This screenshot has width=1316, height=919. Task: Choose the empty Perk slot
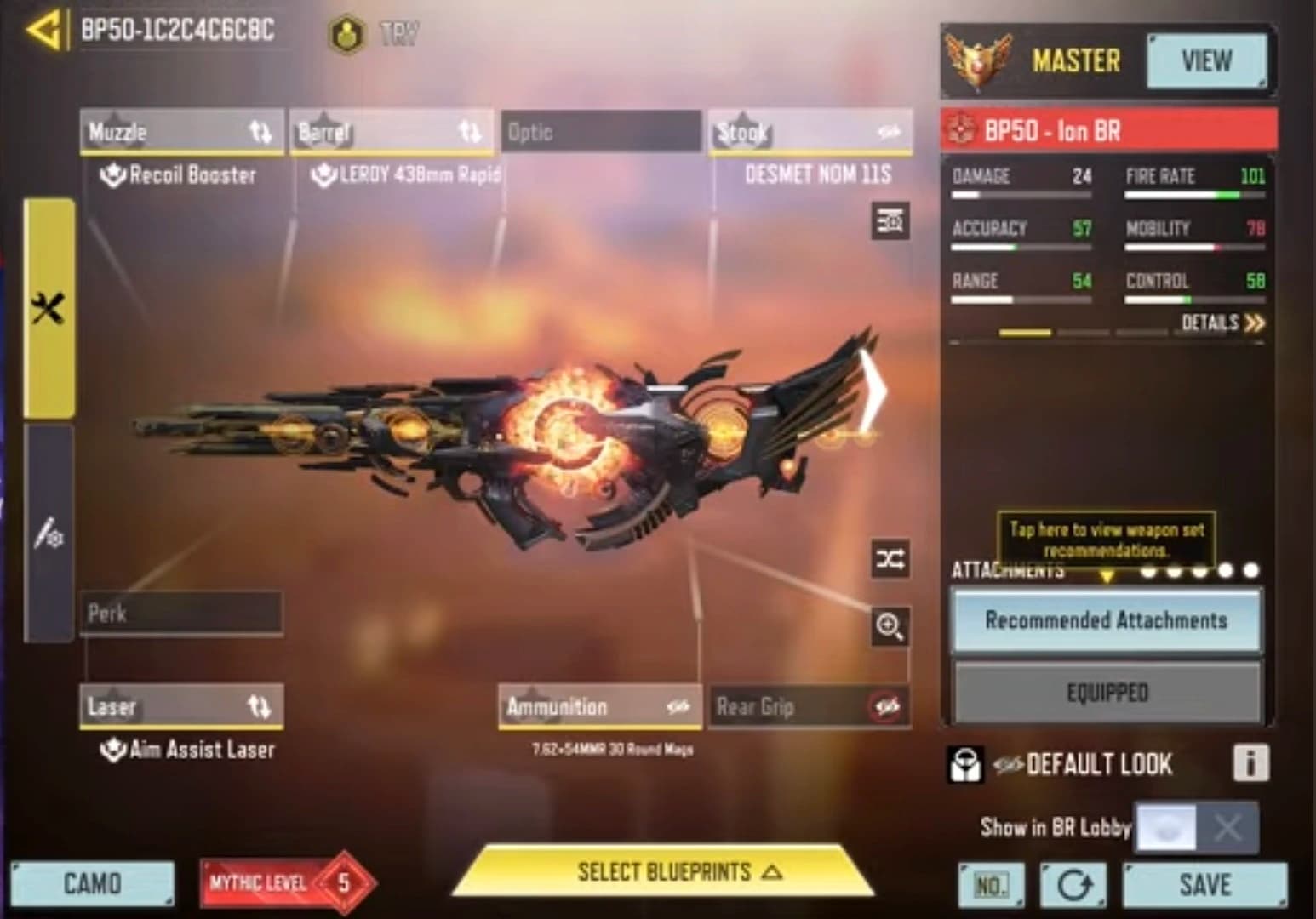[180, 613]
